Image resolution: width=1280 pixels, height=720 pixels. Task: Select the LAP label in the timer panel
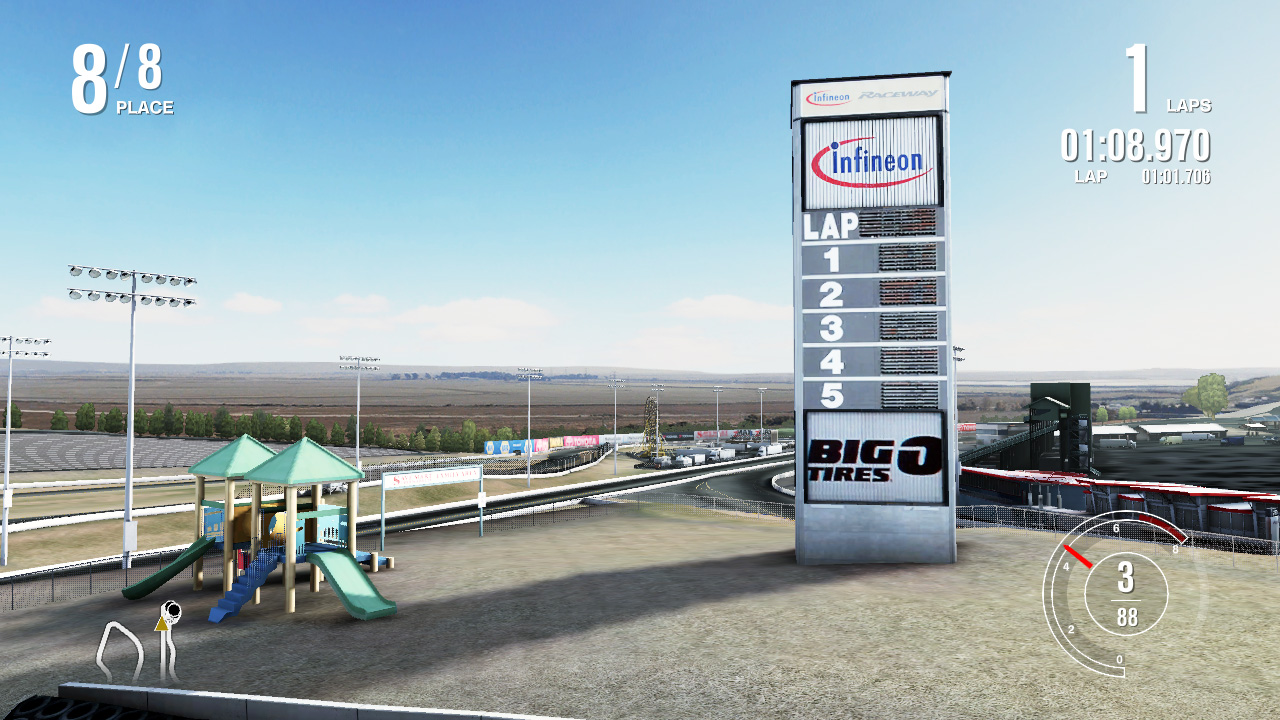pos(1093,177)
